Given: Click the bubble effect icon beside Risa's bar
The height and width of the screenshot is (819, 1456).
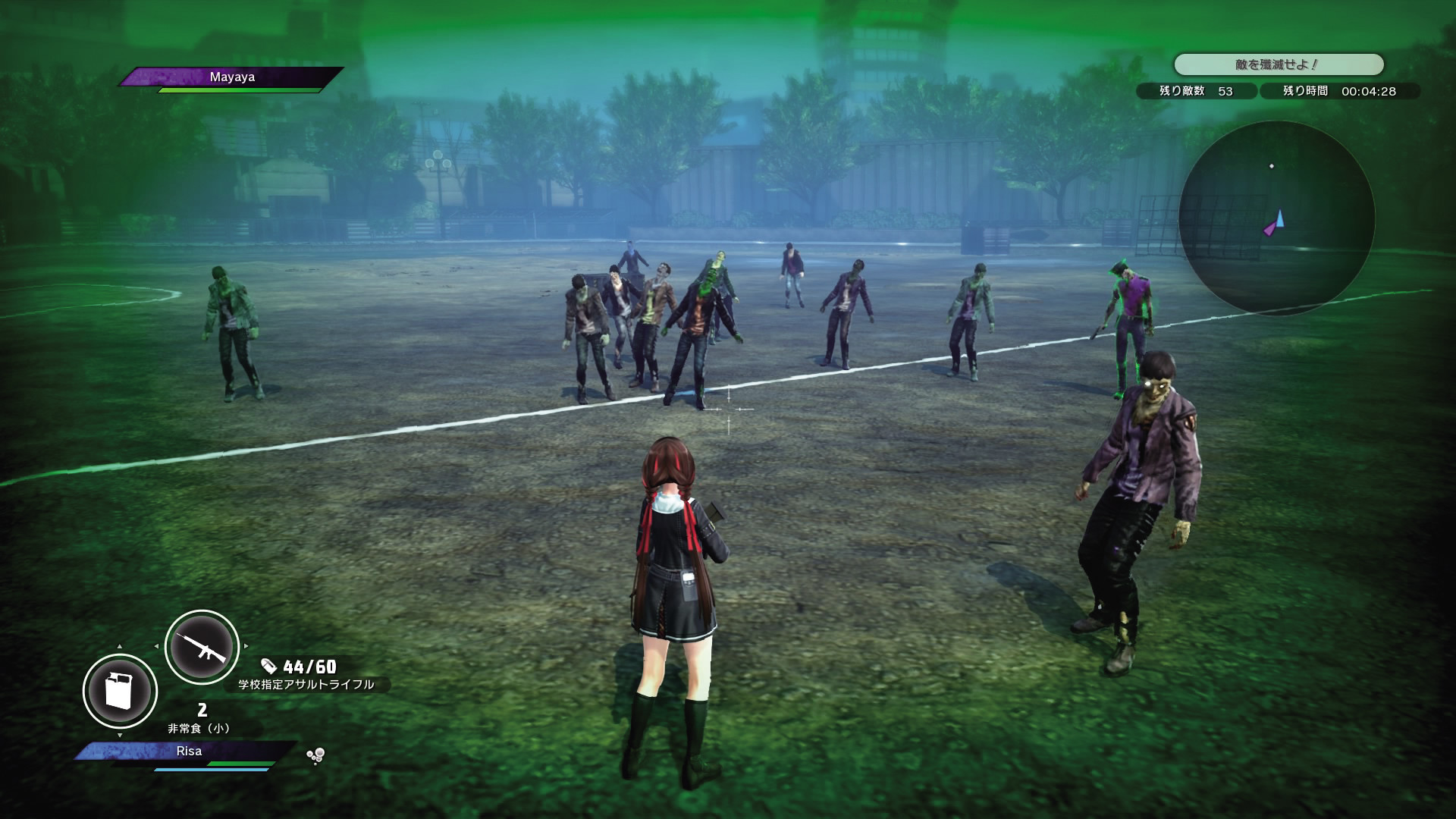Looking at the screenshot, I should [315, 755].
